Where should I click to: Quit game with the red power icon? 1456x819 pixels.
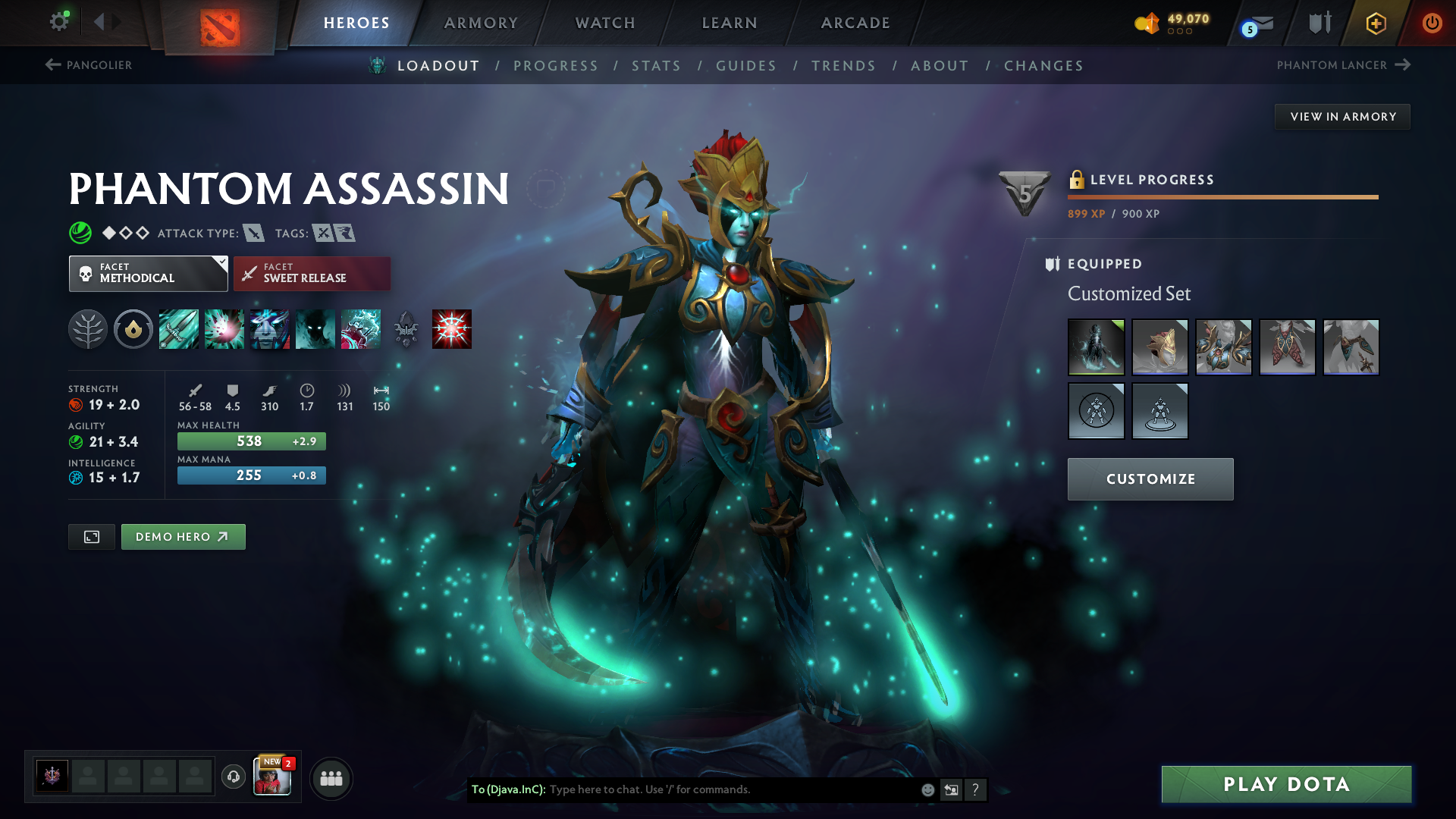(1432, 23)
